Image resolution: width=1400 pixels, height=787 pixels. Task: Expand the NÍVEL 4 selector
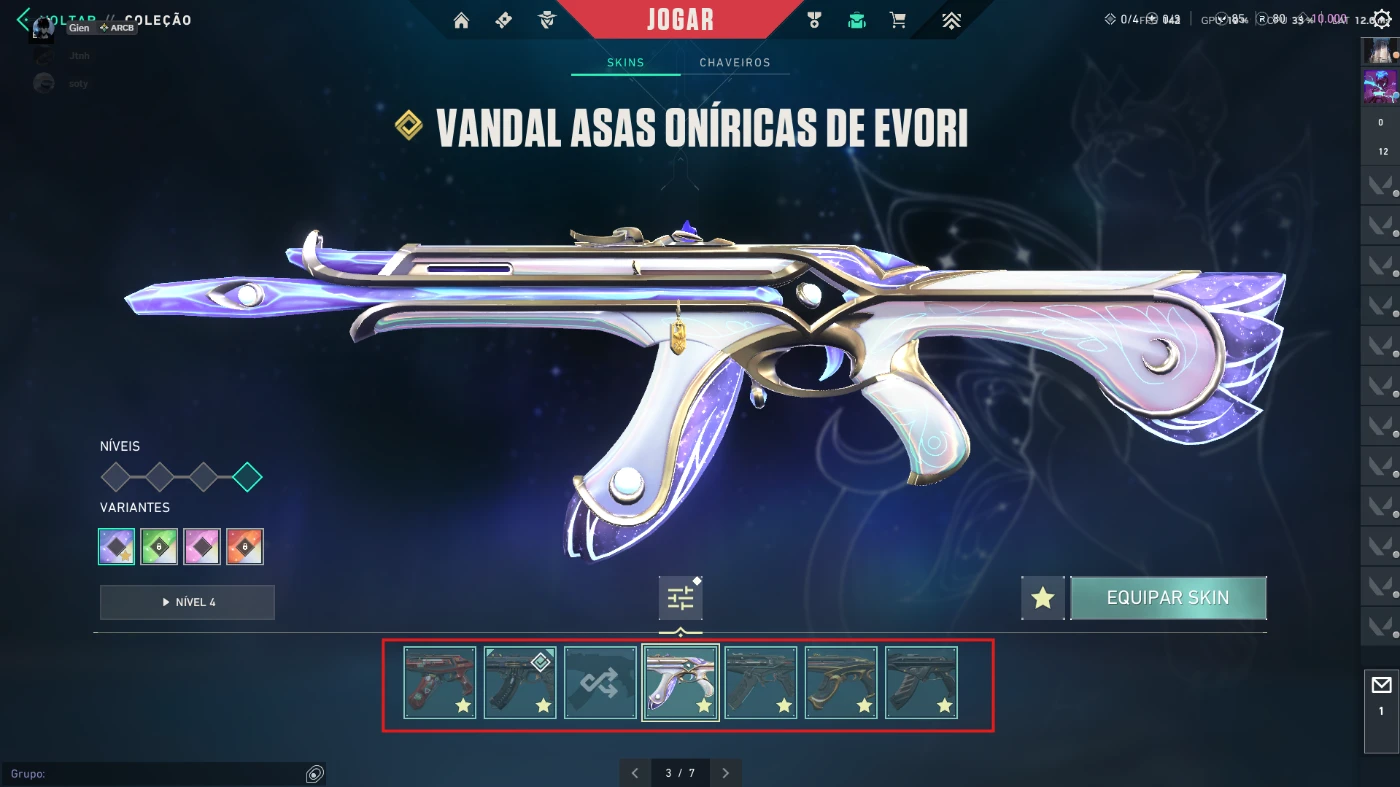(x=186, y=602)
